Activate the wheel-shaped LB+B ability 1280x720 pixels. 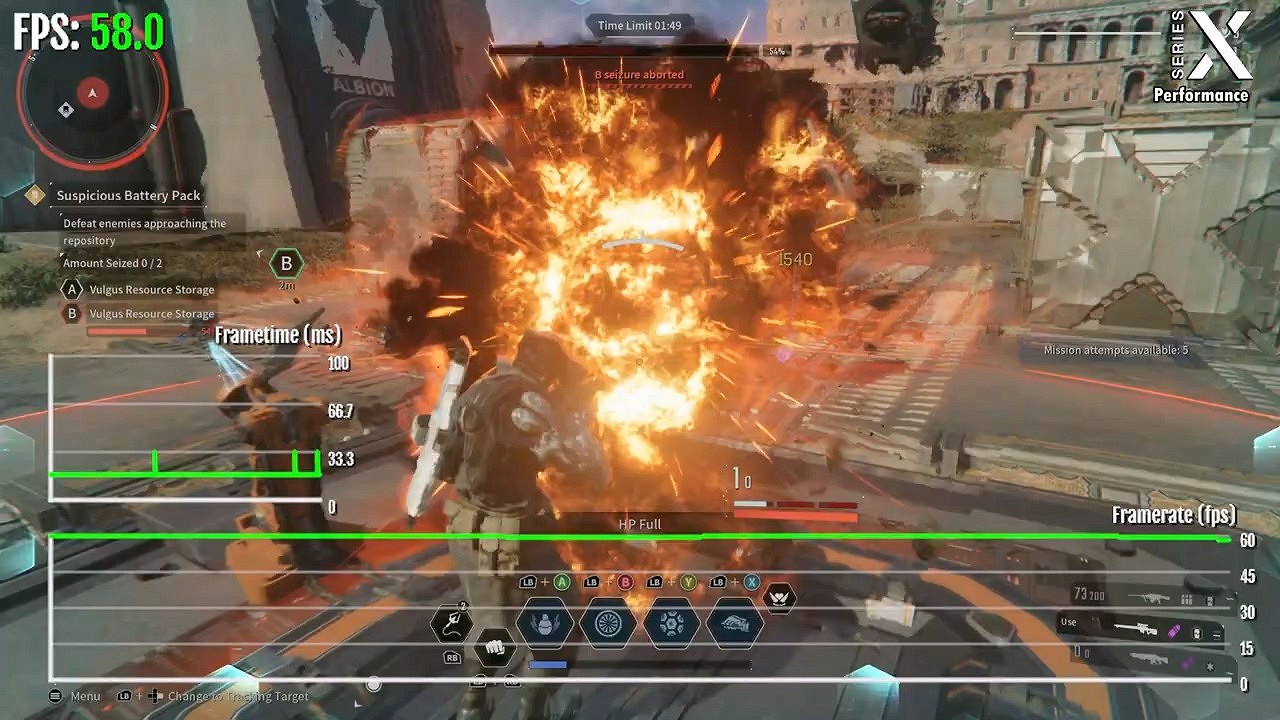(x=607, y=625)
